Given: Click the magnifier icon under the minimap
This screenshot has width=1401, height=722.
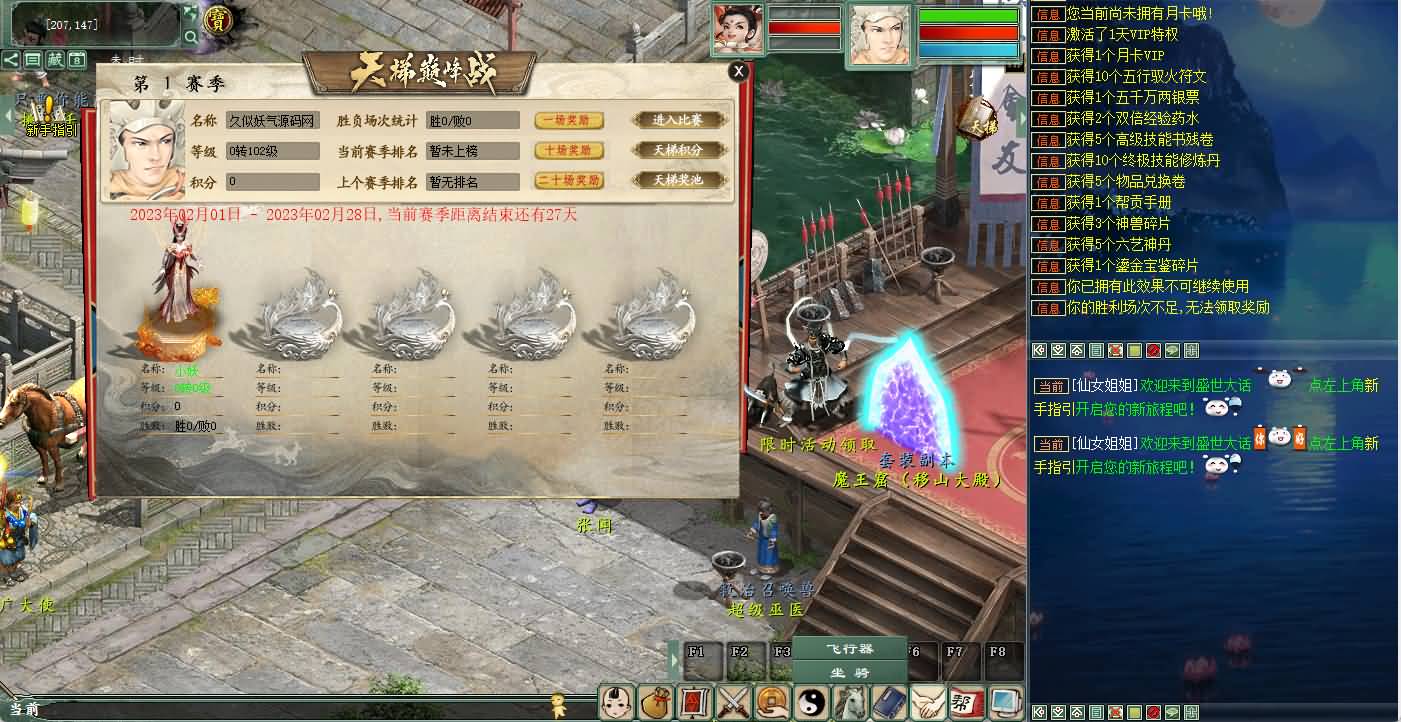Looking at the screenshot, I should coord(192,36).
